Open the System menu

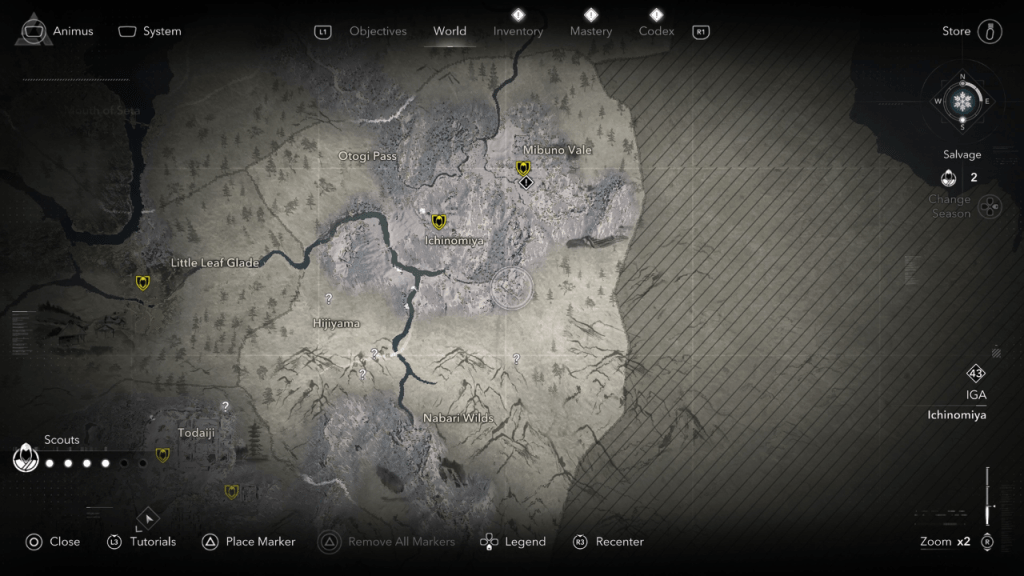(x=150, y=31)
